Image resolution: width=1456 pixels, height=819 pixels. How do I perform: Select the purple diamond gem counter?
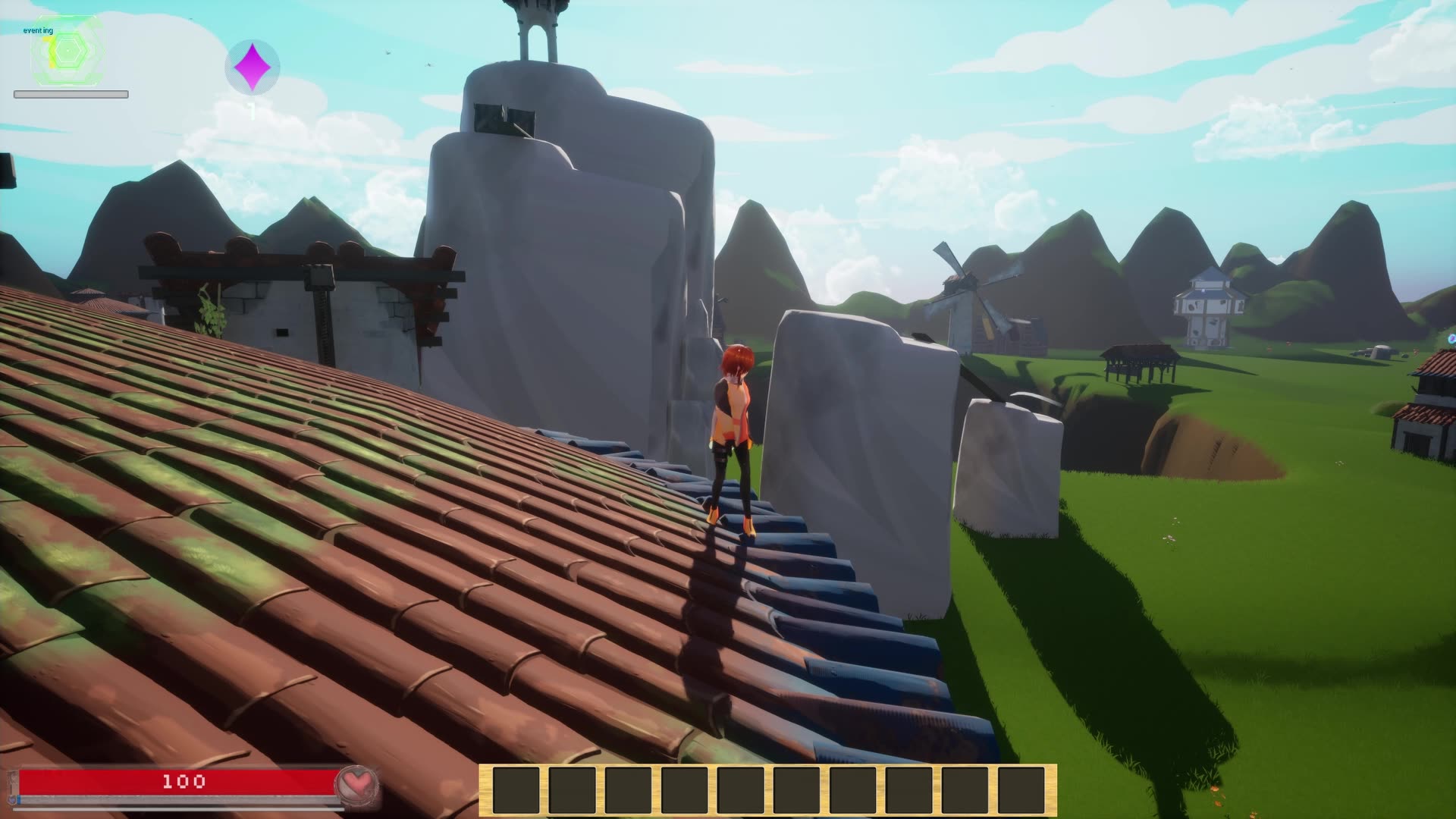pyautogui.click(x=253, y=68)
